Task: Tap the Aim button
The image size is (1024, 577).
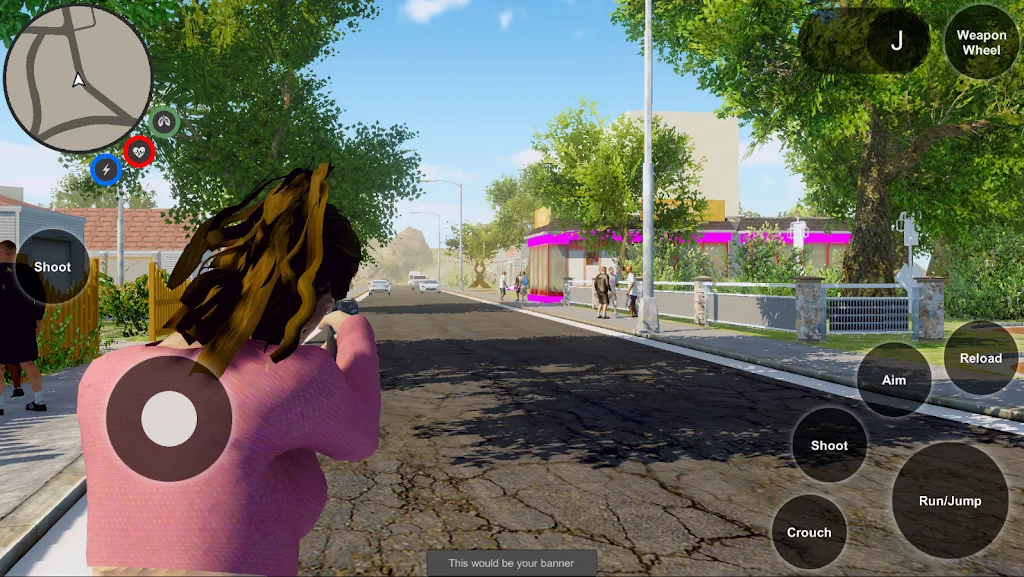Action: [894, 380]
